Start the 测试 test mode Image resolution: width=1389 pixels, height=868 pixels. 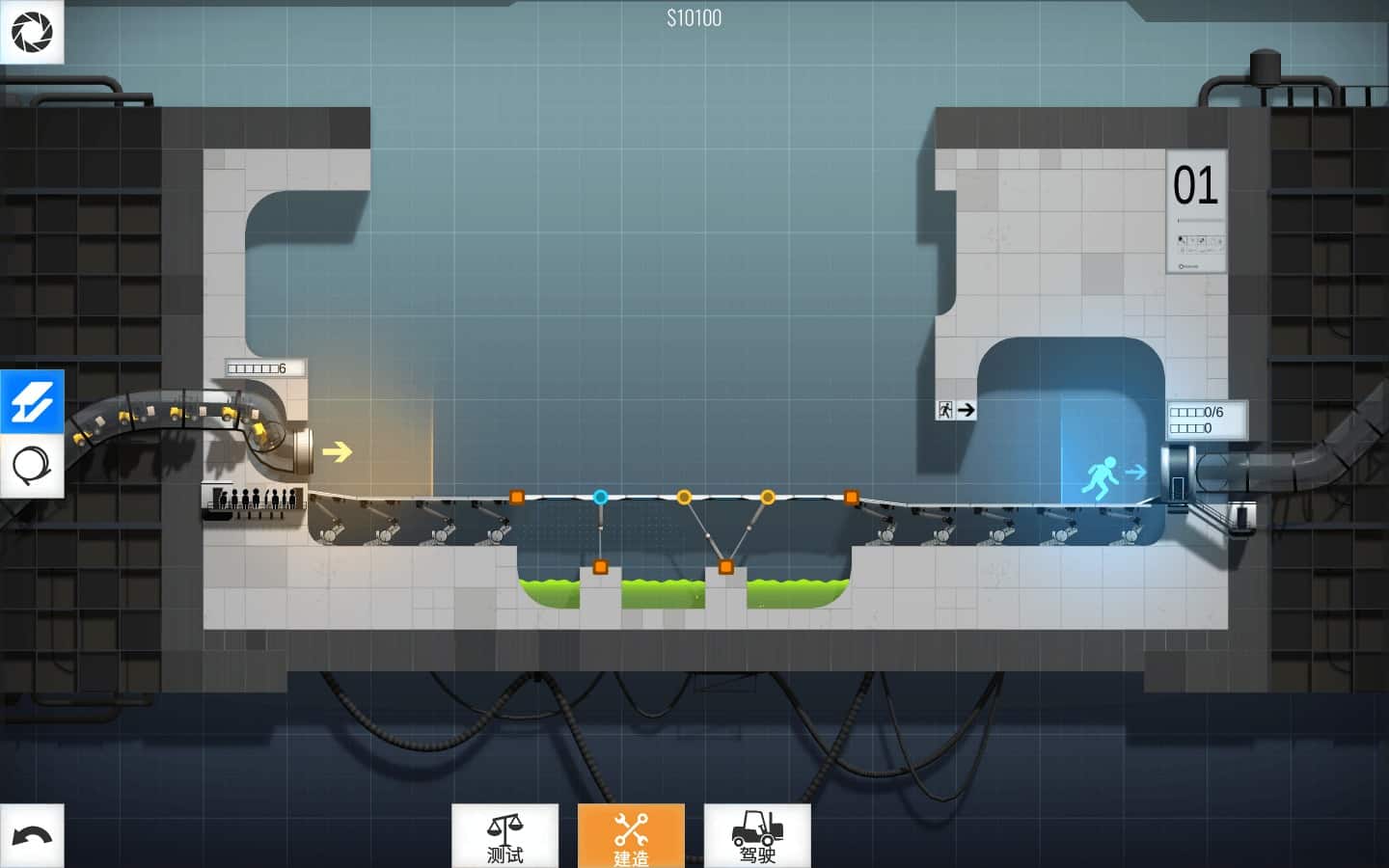pos(504,836)
